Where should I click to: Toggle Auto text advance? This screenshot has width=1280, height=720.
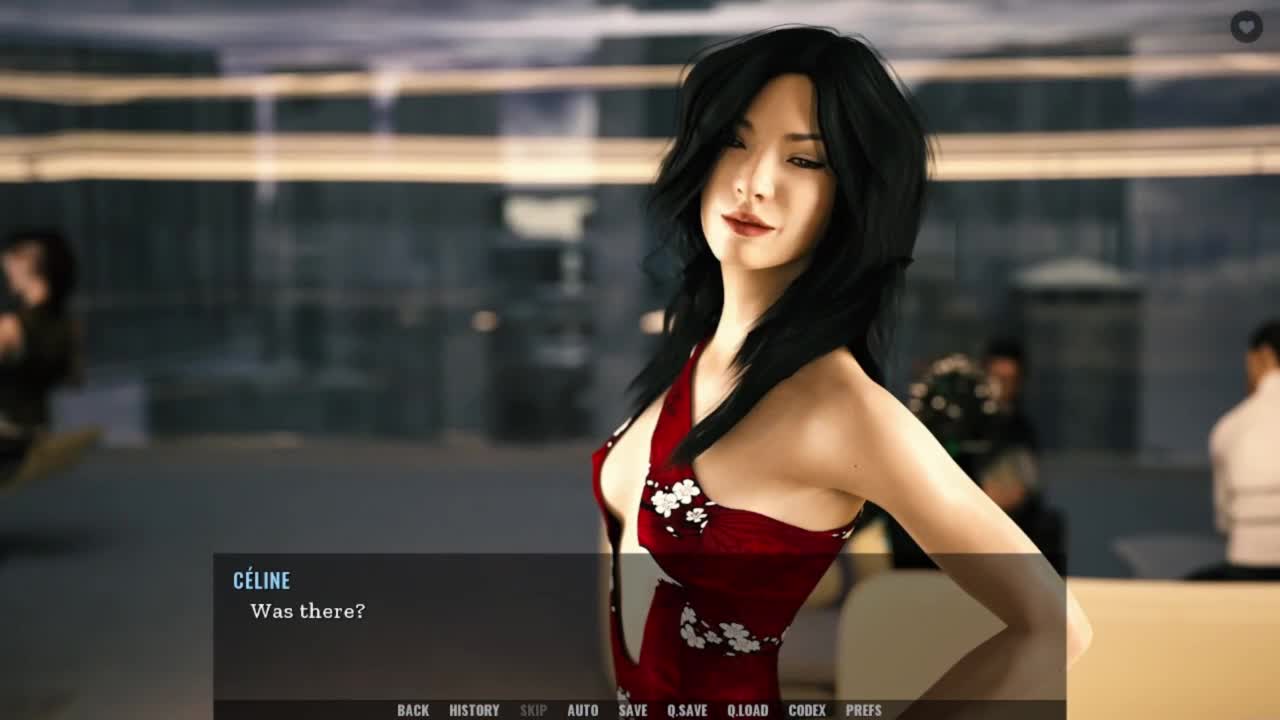tap(582, 710)
